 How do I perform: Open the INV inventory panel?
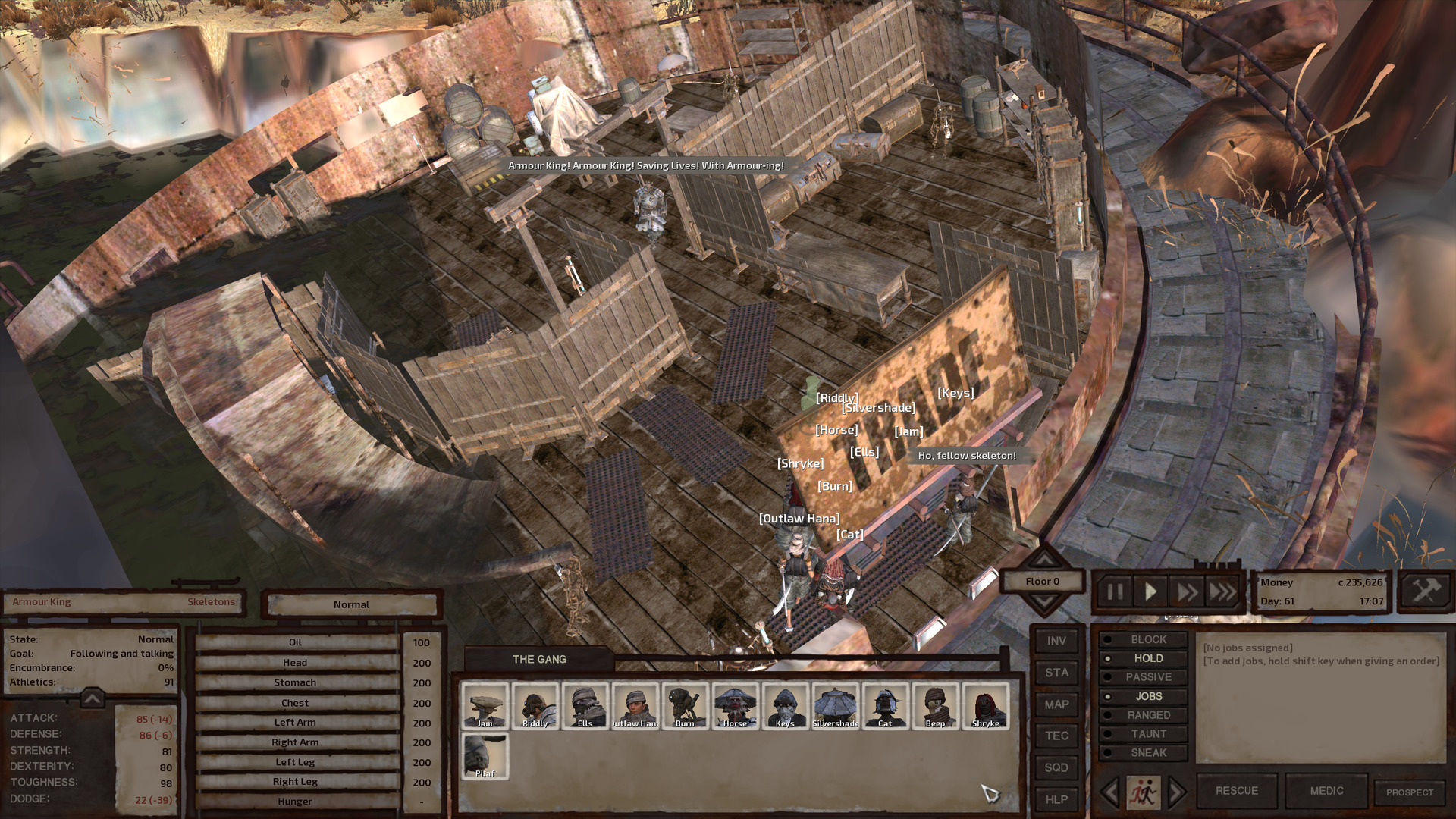pos(1056,641)
